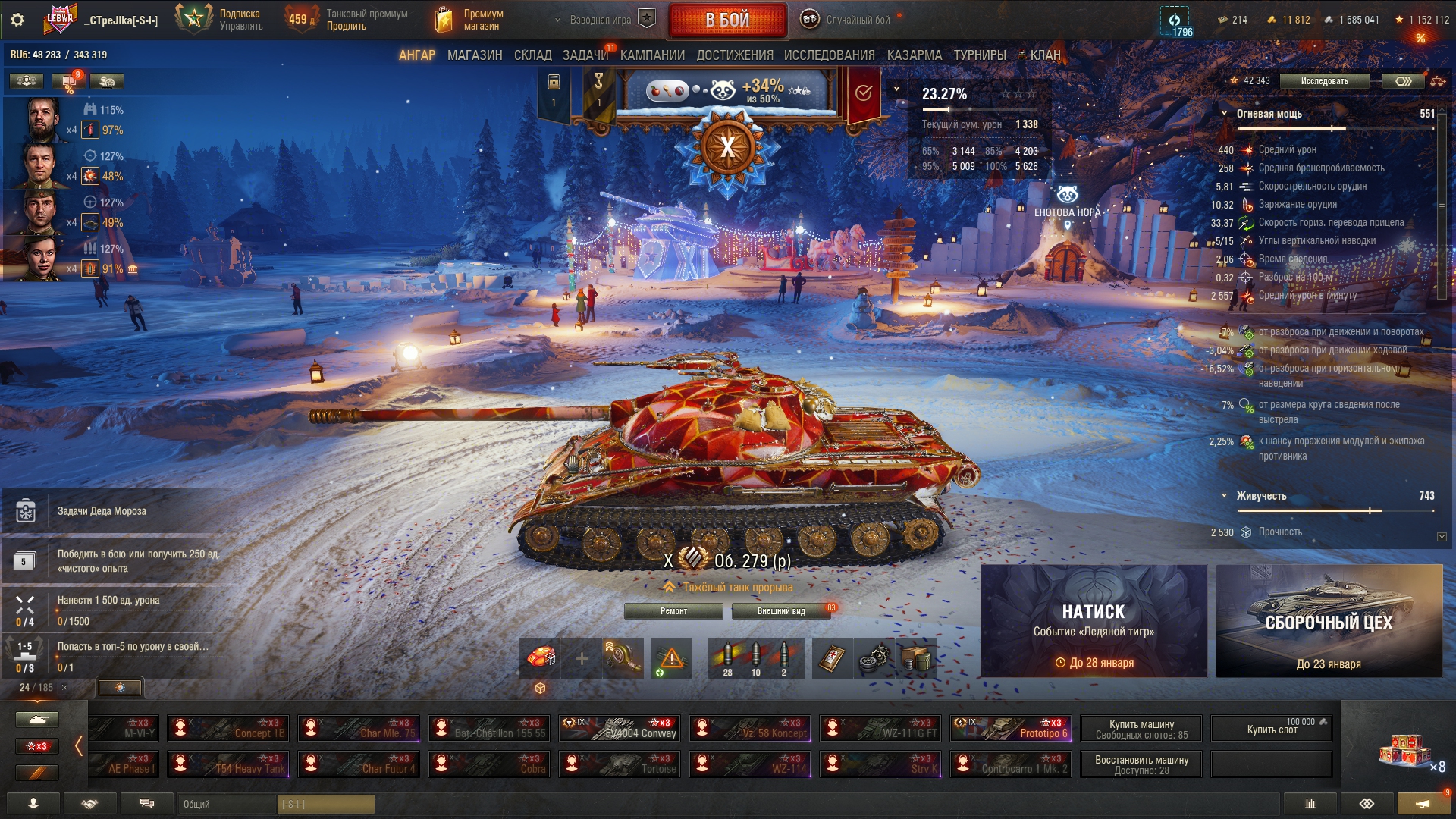Screen dimensions: 1456x819
Task: Collapse the Огневая мощь stats section
Action: pyautogui.click(x=1224, y=114)
